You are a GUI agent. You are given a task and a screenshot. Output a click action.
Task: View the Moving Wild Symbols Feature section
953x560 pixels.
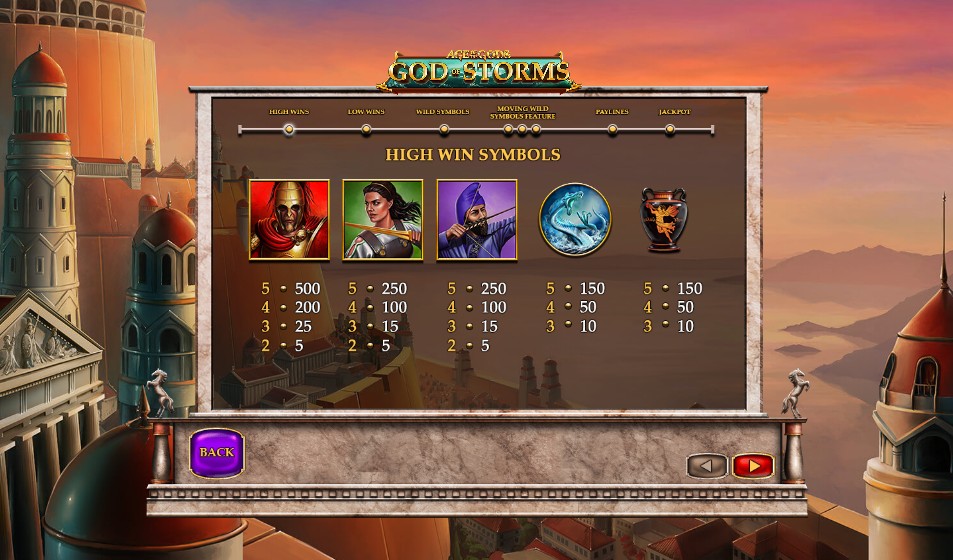(x=521, y=129)
